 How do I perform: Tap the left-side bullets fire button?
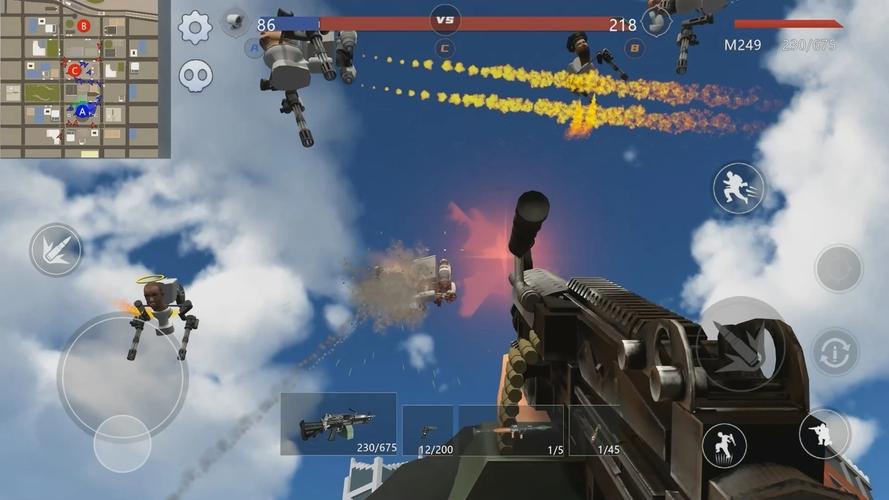pos(56,249)
